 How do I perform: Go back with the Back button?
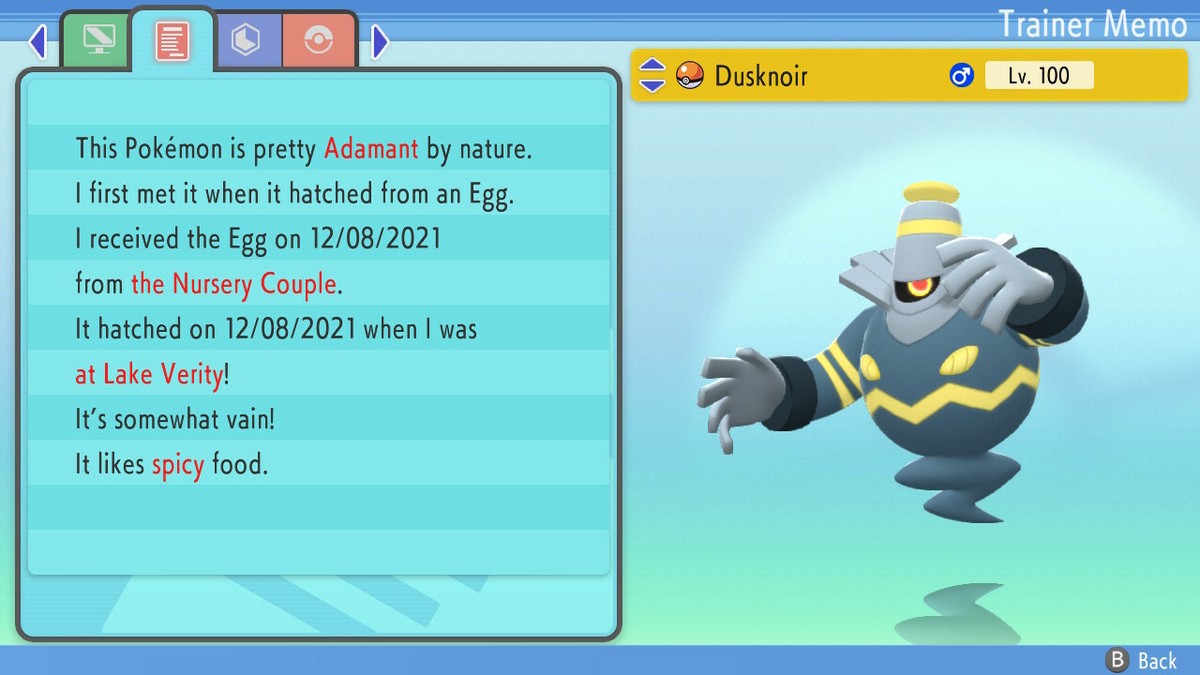1141,660
